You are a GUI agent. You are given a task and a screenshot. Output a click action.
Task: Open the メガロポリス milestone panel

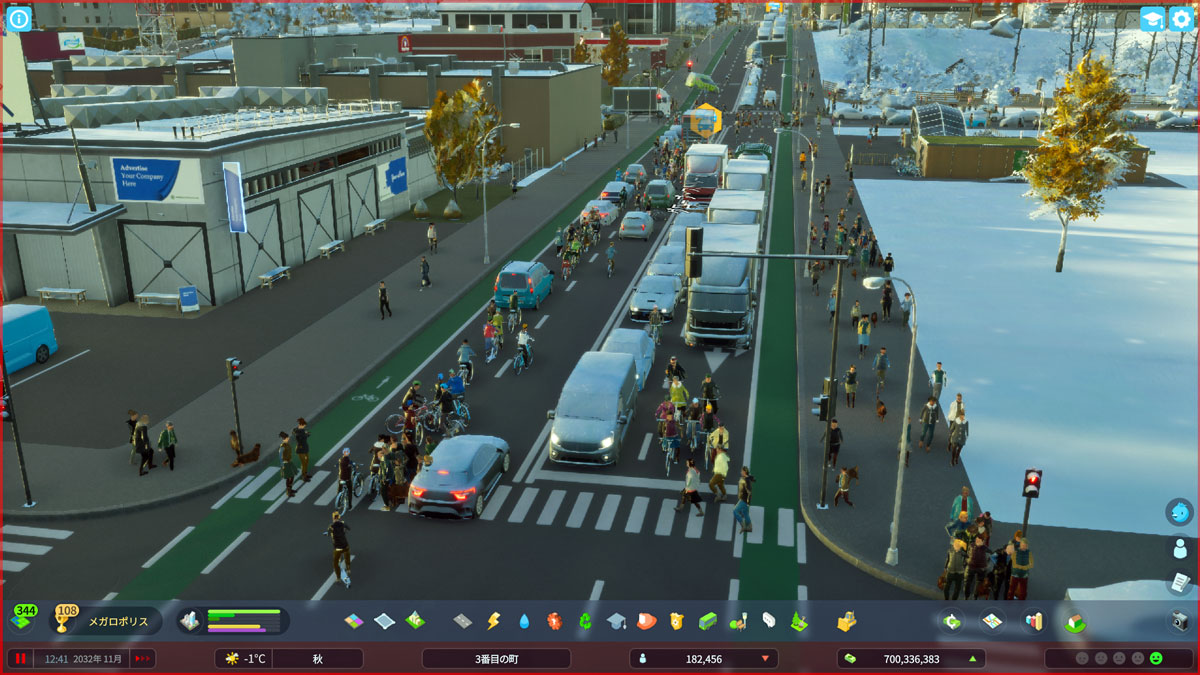(x=106, y=621)
